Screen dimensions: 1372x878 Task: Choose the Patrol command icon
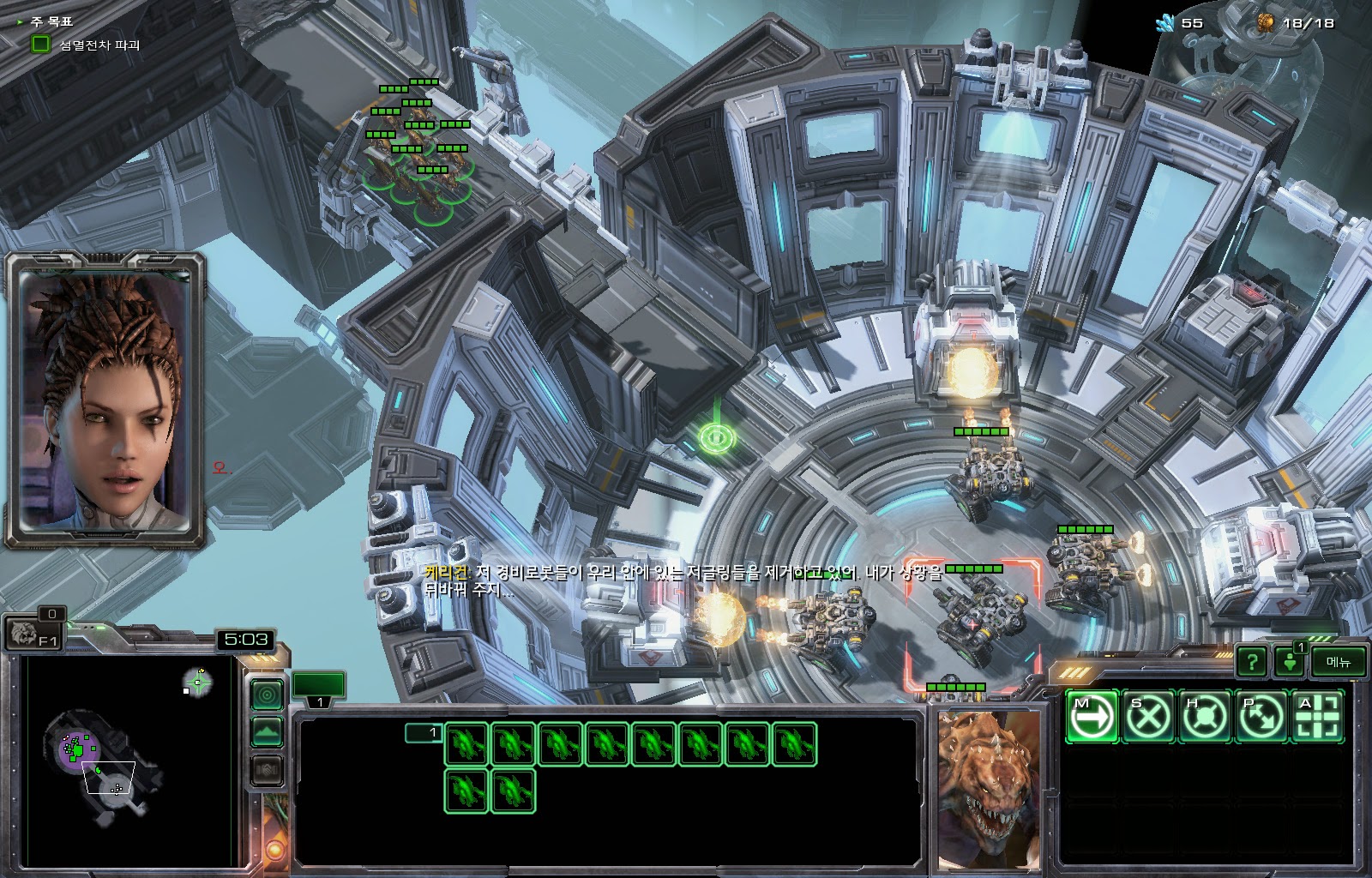click(x=1261, y=715)
